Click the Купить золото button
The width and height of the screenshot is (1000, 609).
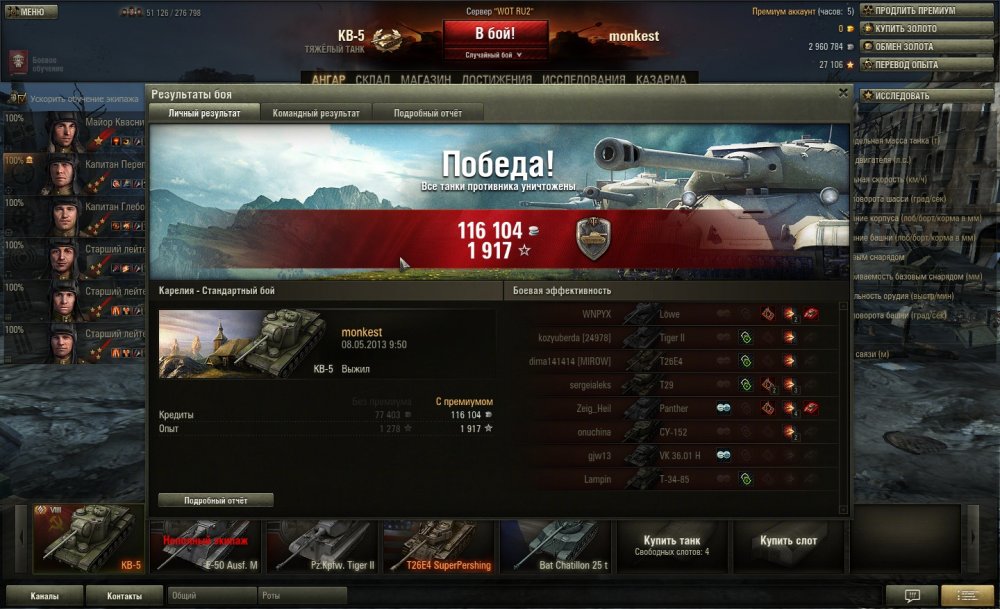[x=926, y=28]
